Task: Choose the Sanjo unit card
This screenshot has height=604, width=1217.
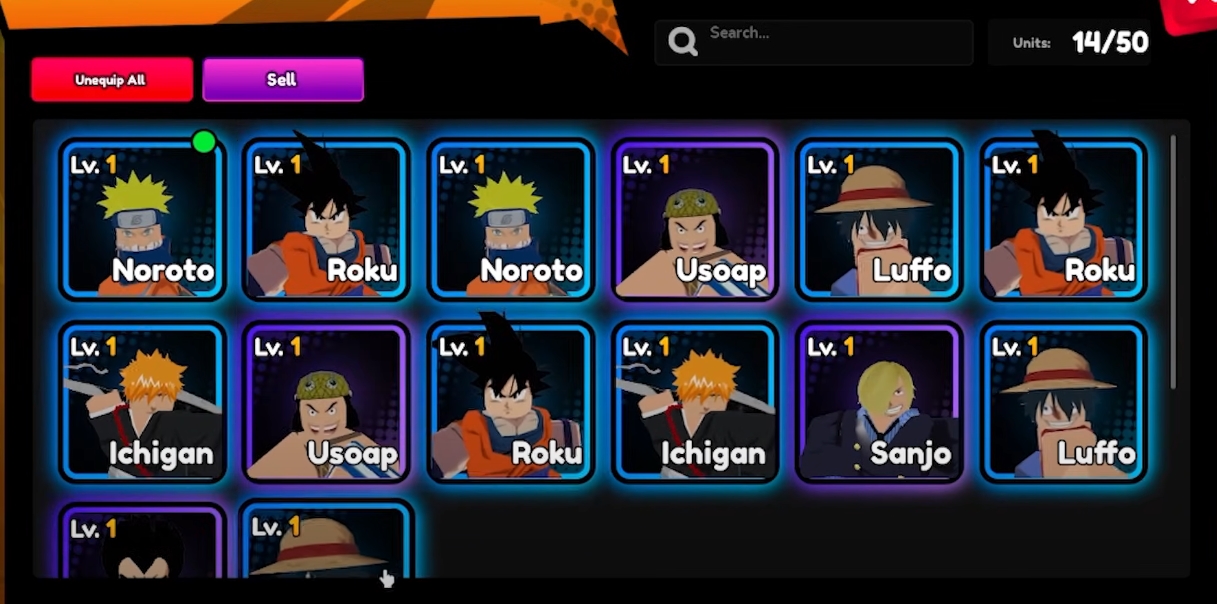Action: pos(879,402)
